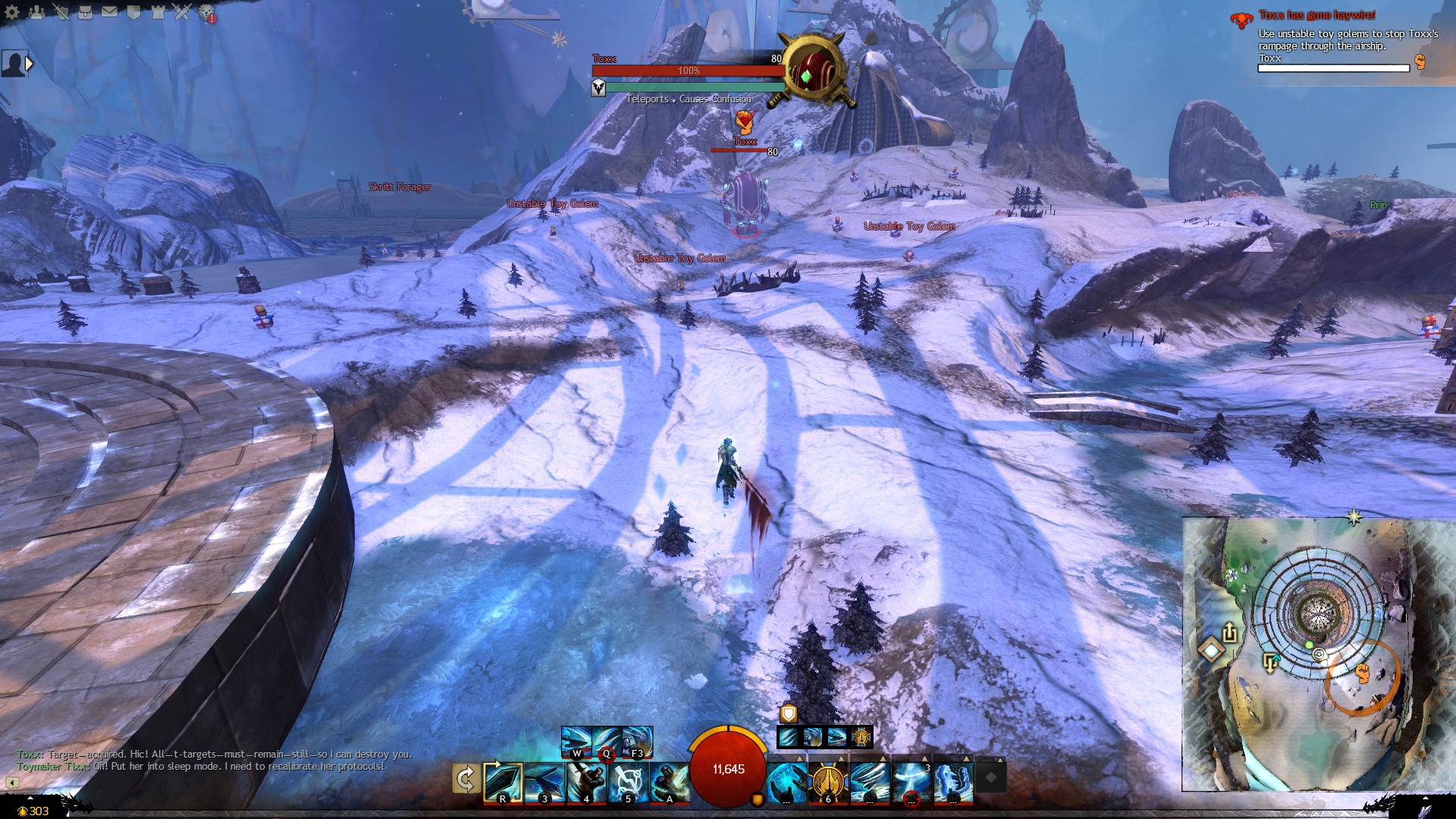Activate the profession skill bound to F3
Screen dimensions: 1456x819
[x=637, y=741]
